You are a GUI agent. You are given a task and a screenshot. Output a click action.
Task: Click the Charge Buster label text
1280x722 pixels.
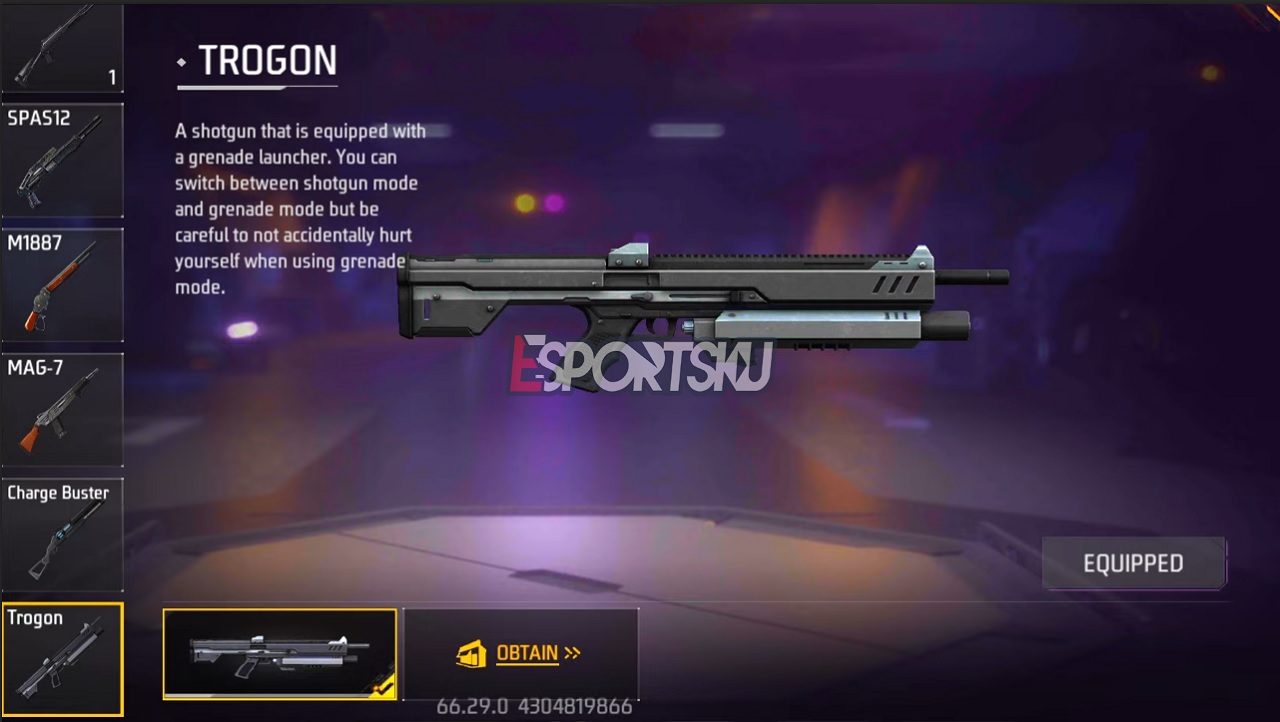[58, 493]
